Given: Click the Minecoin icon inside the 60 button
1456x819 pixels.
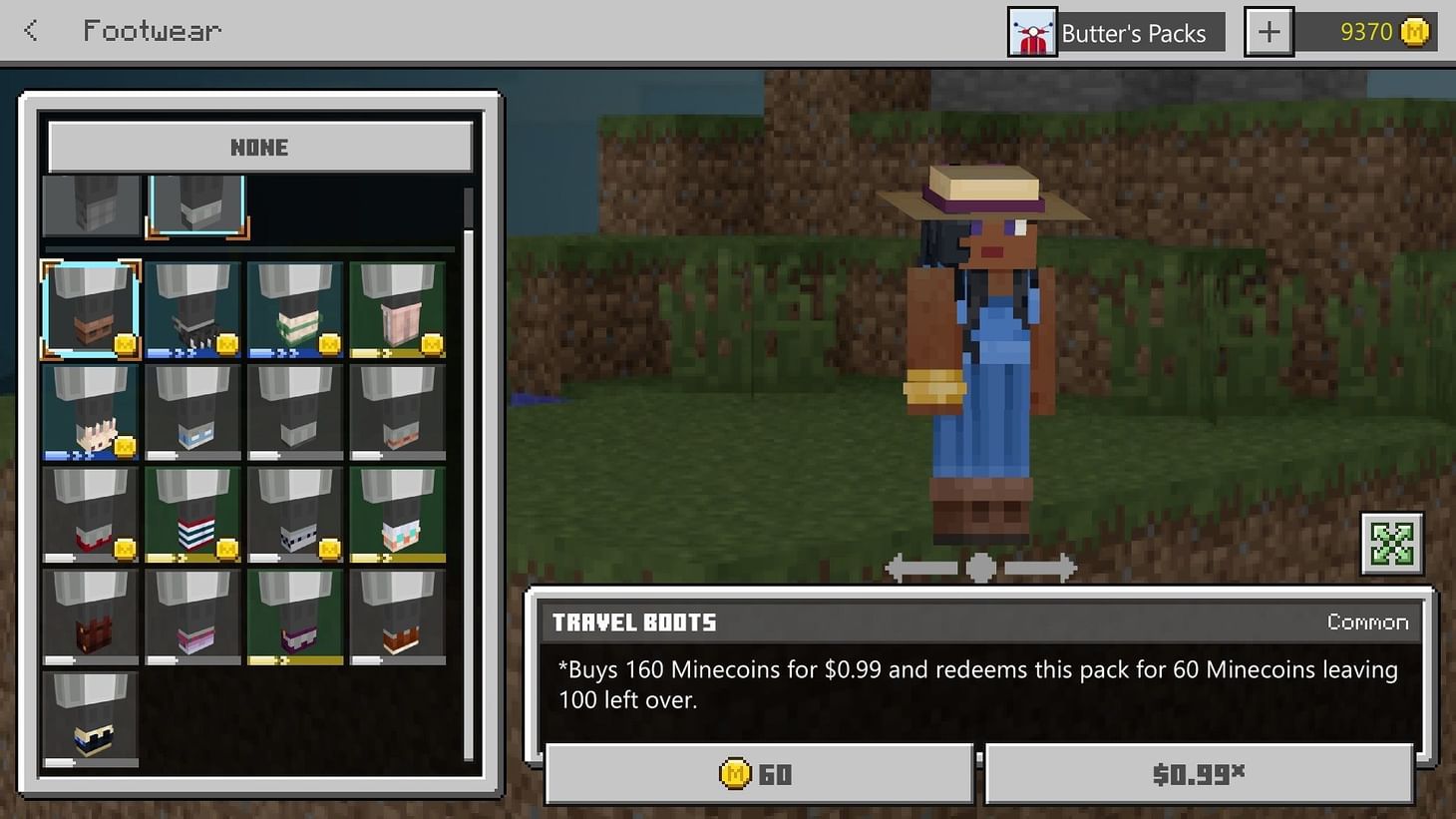Looking at the screenshot, I should coord(737,773).
